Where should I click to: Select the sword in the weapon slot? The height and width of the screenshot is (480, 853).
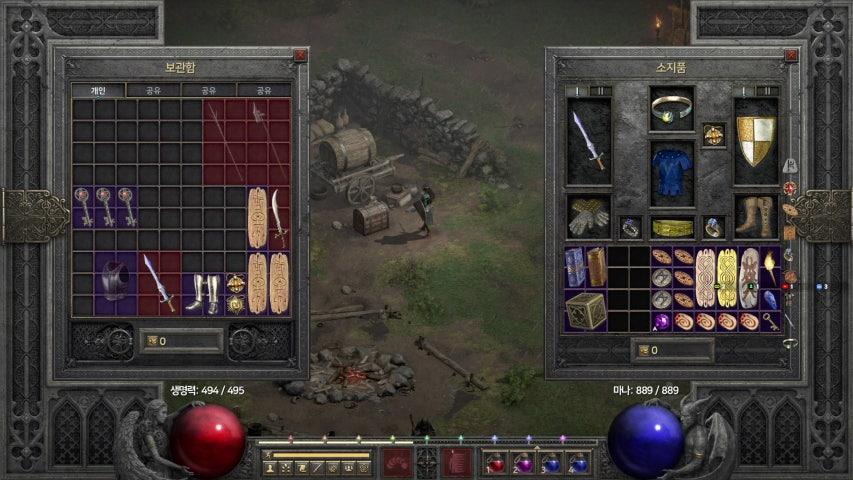[x=588, y=141]
